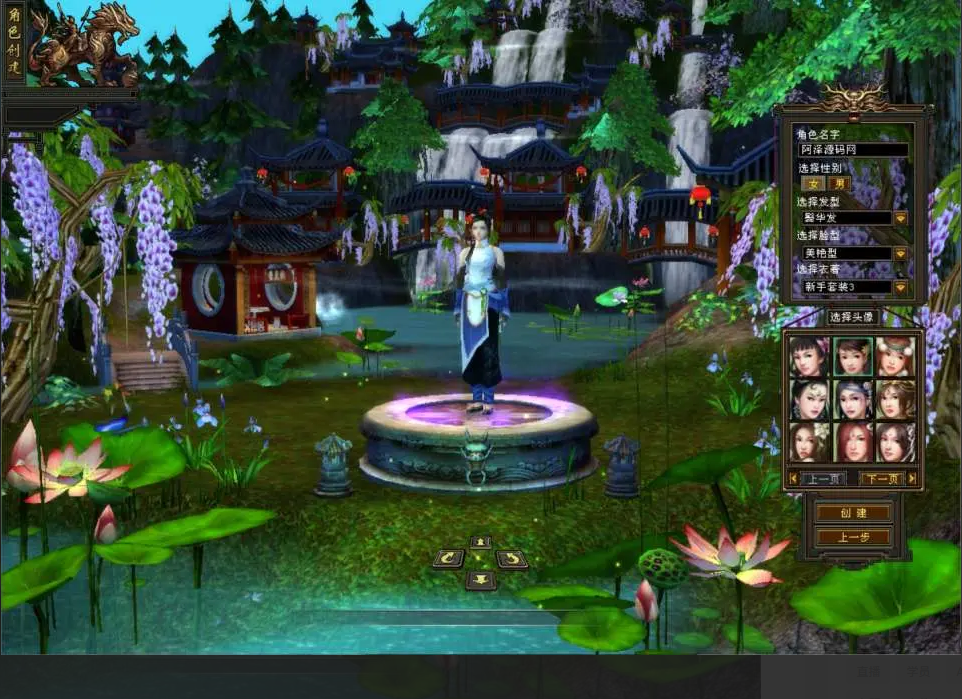Select the female (女) gender option

[x=814, y=183]
